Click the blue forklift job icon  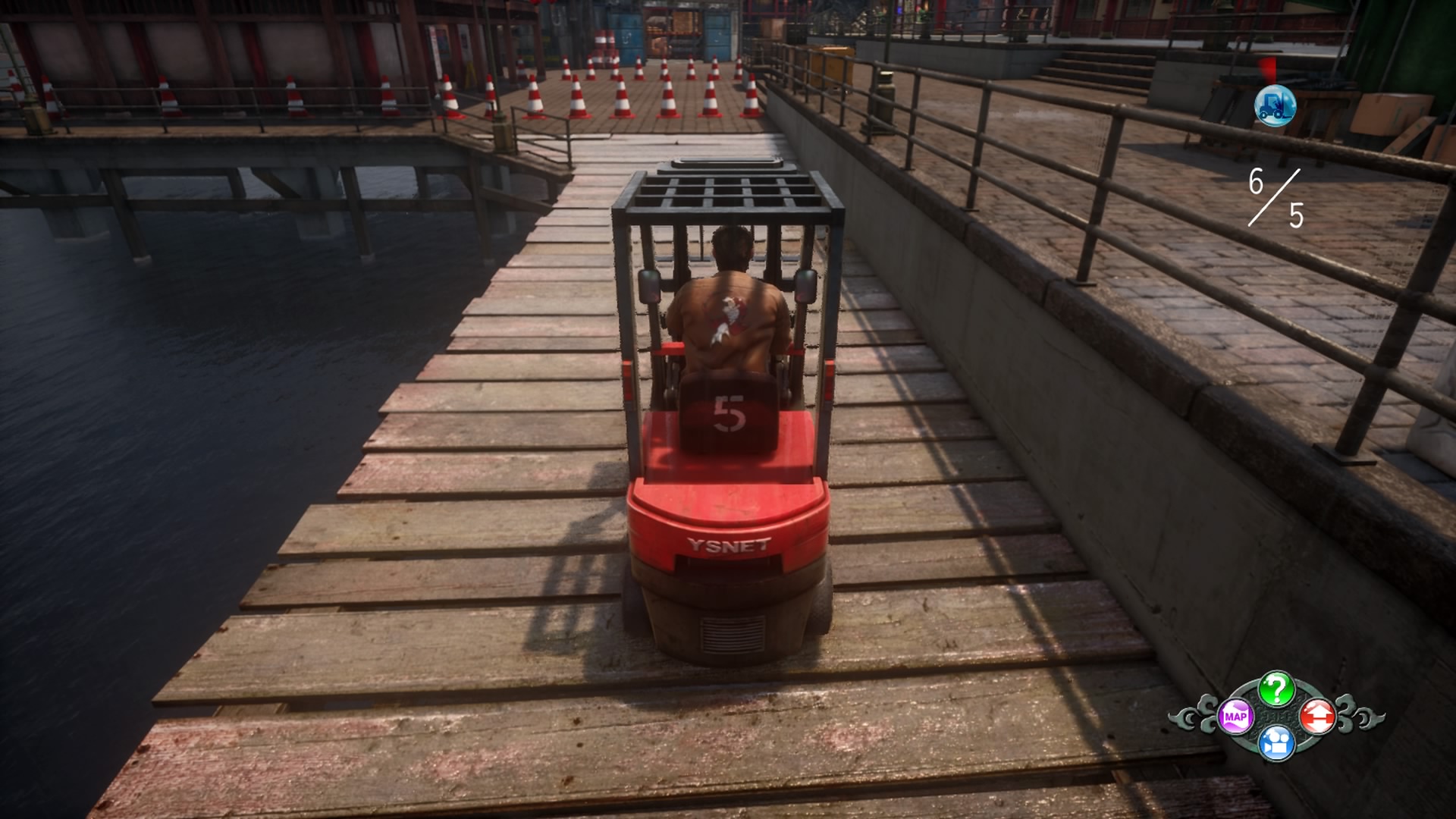[1275, 106]
